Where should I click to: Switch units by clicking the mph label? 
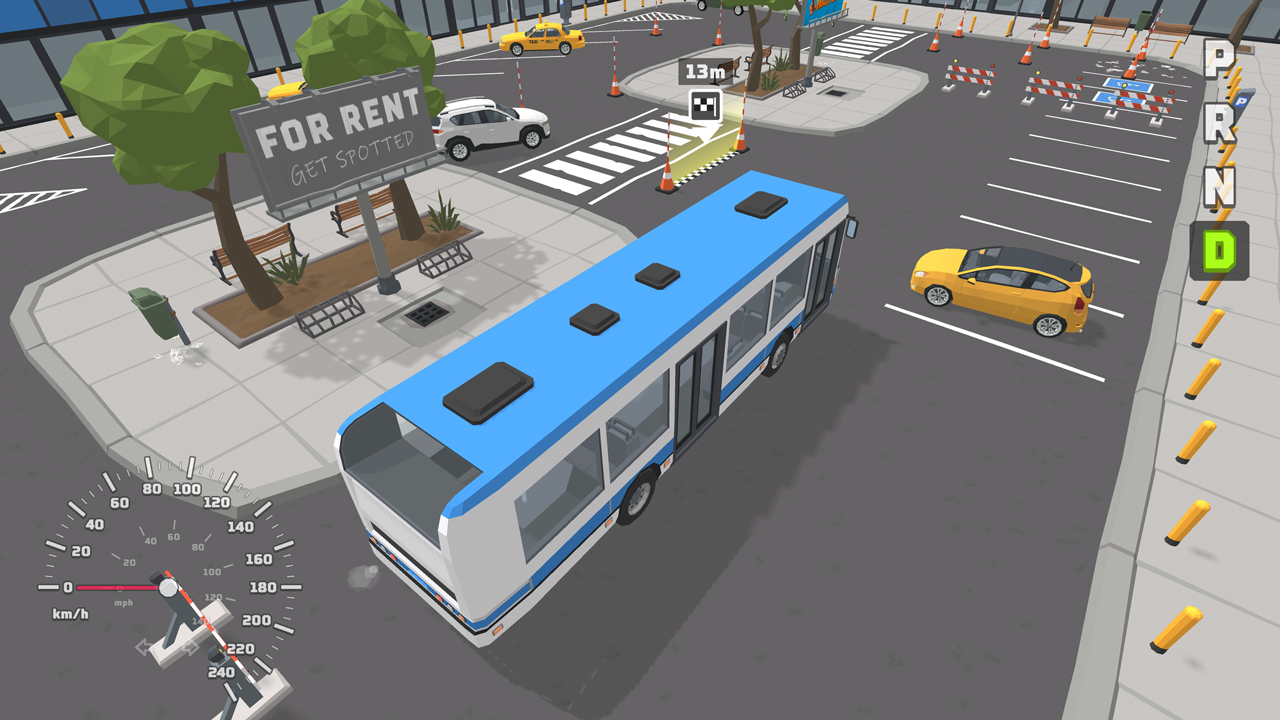click(x=123, y=603)
